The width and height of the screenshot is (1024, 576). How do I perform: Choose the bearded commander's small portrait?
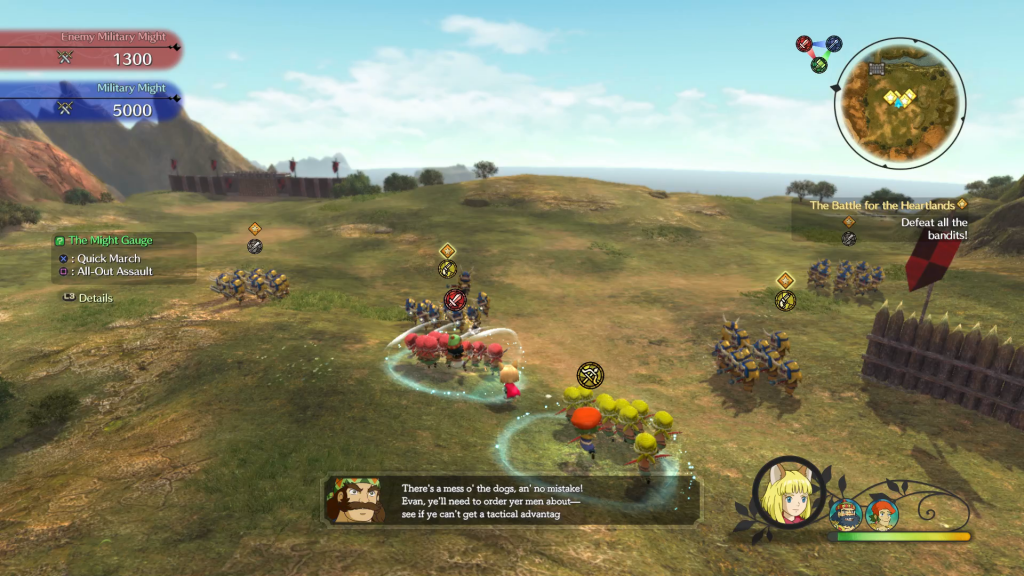click(845, 514)
